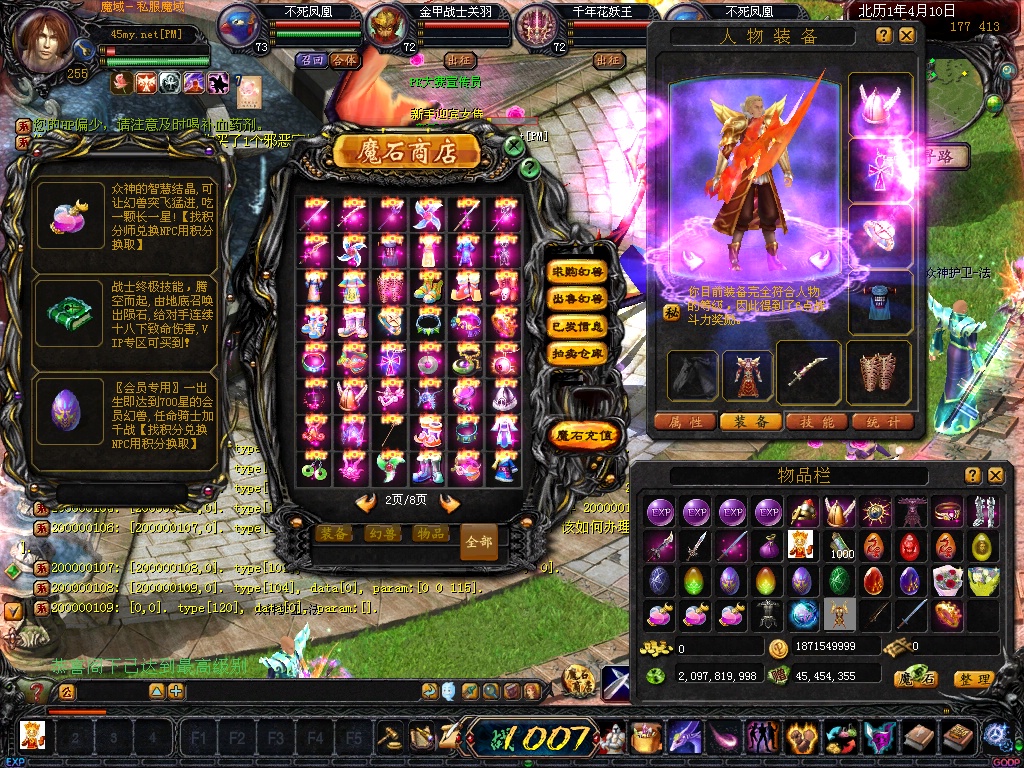Open help for the 物品栏 window
Screen dimensions: 1024x768
(972, 475)
